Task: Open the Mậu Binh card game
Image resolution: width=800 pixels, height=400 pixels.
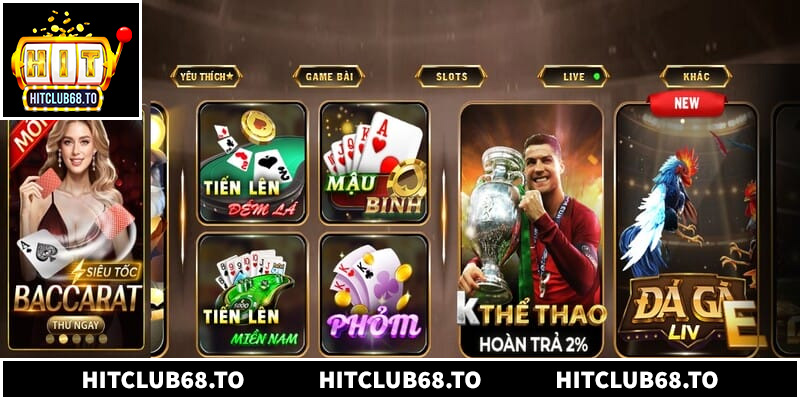Action: (374, 162)
